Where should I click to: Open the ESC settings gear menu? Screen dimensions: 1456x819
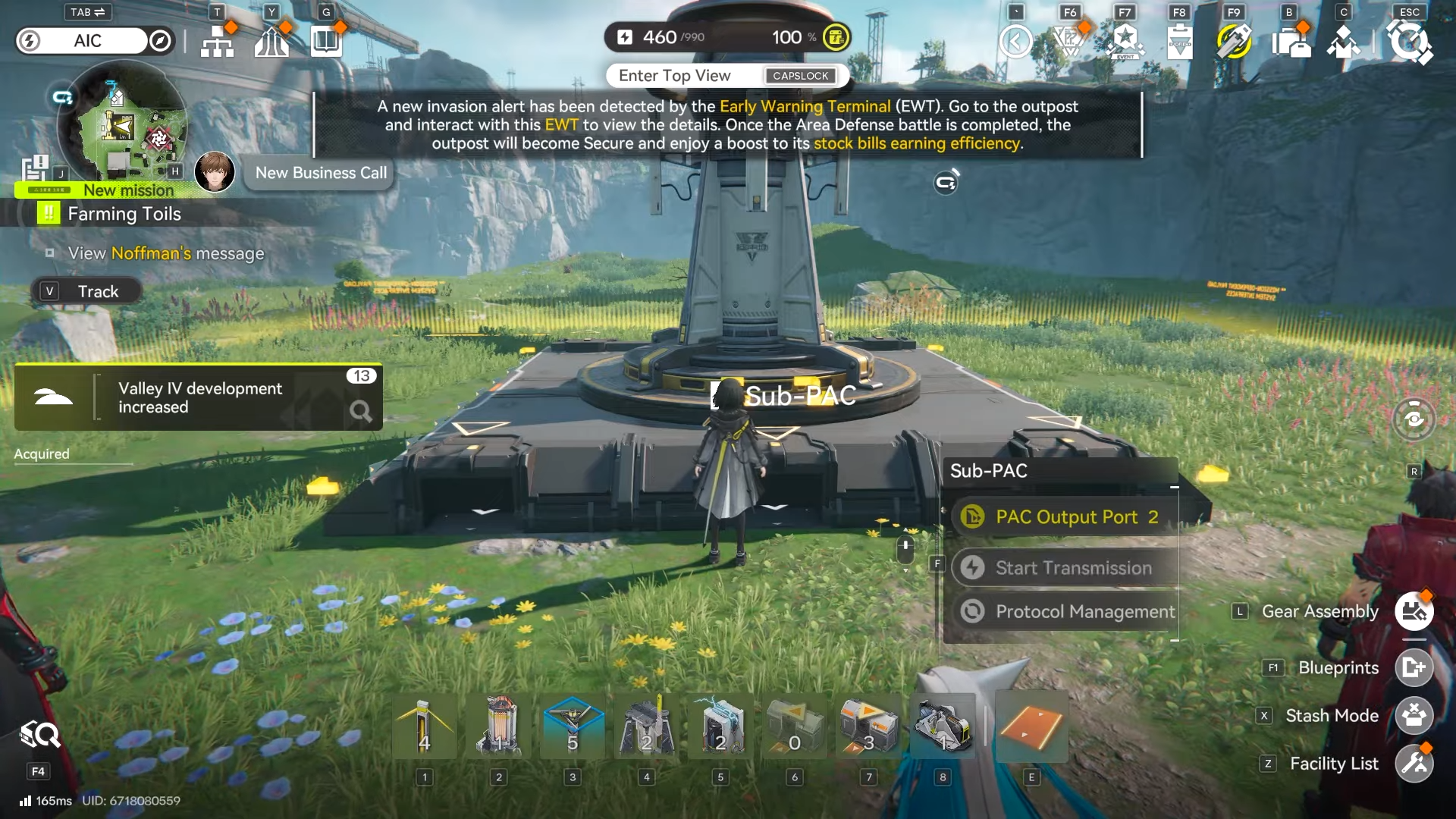coord(1409,41)
